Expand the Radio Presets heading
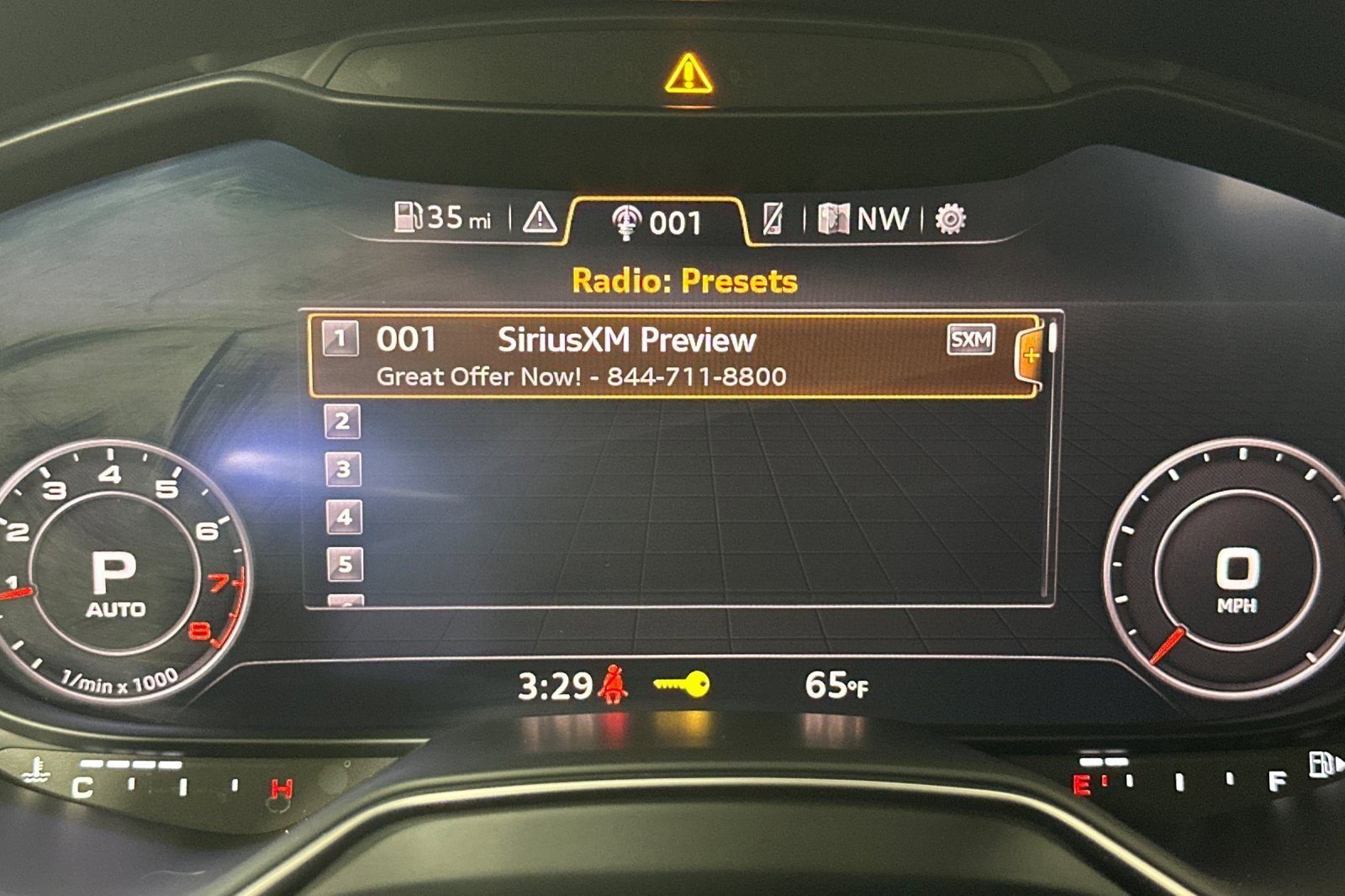Screen dimensions: 1345x896 (x=685, y=278)
